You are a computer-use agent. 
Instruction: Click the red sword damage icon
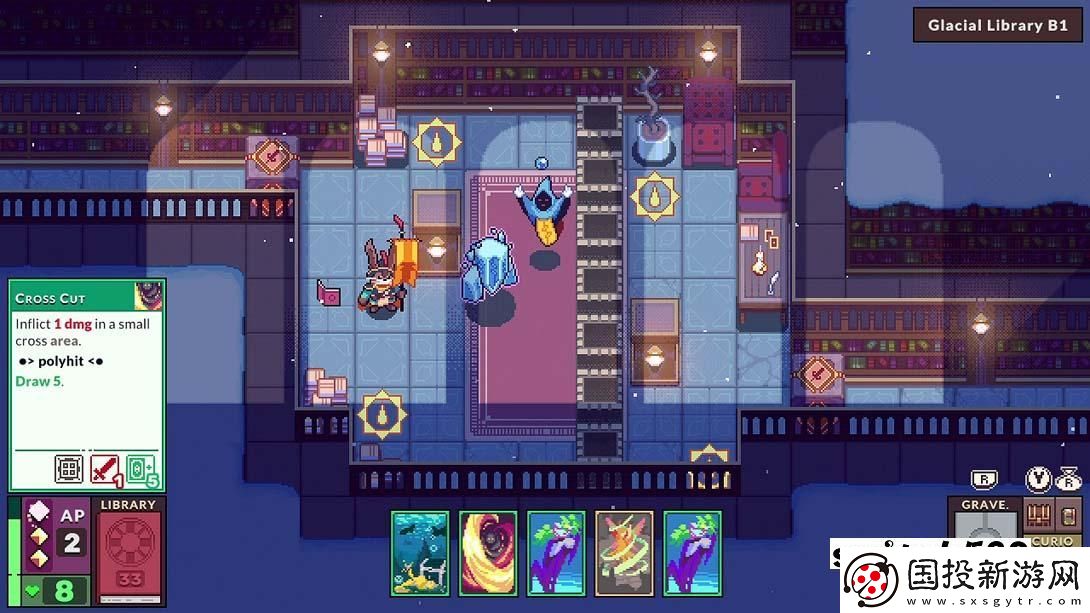coord(105,469)
